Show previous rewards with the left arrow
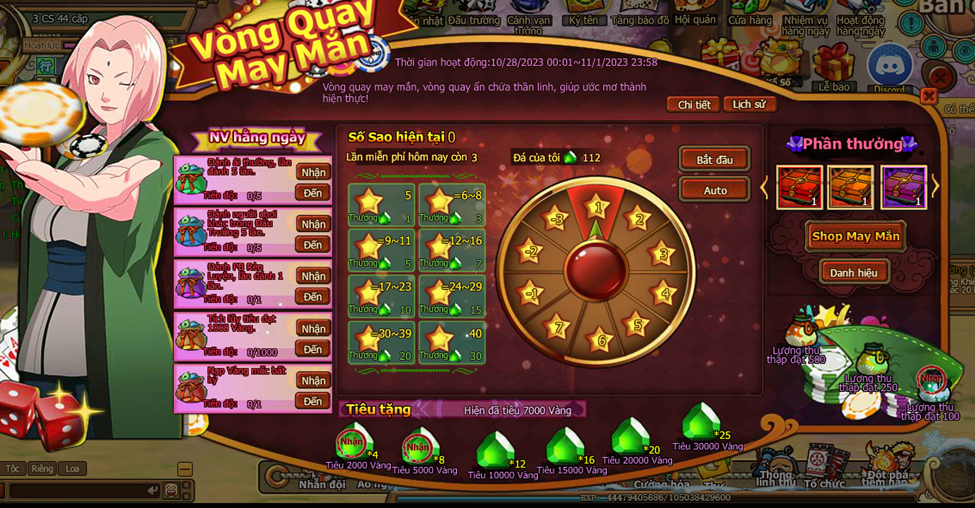Screen dimensions: 975x508 tap(766, 186)
